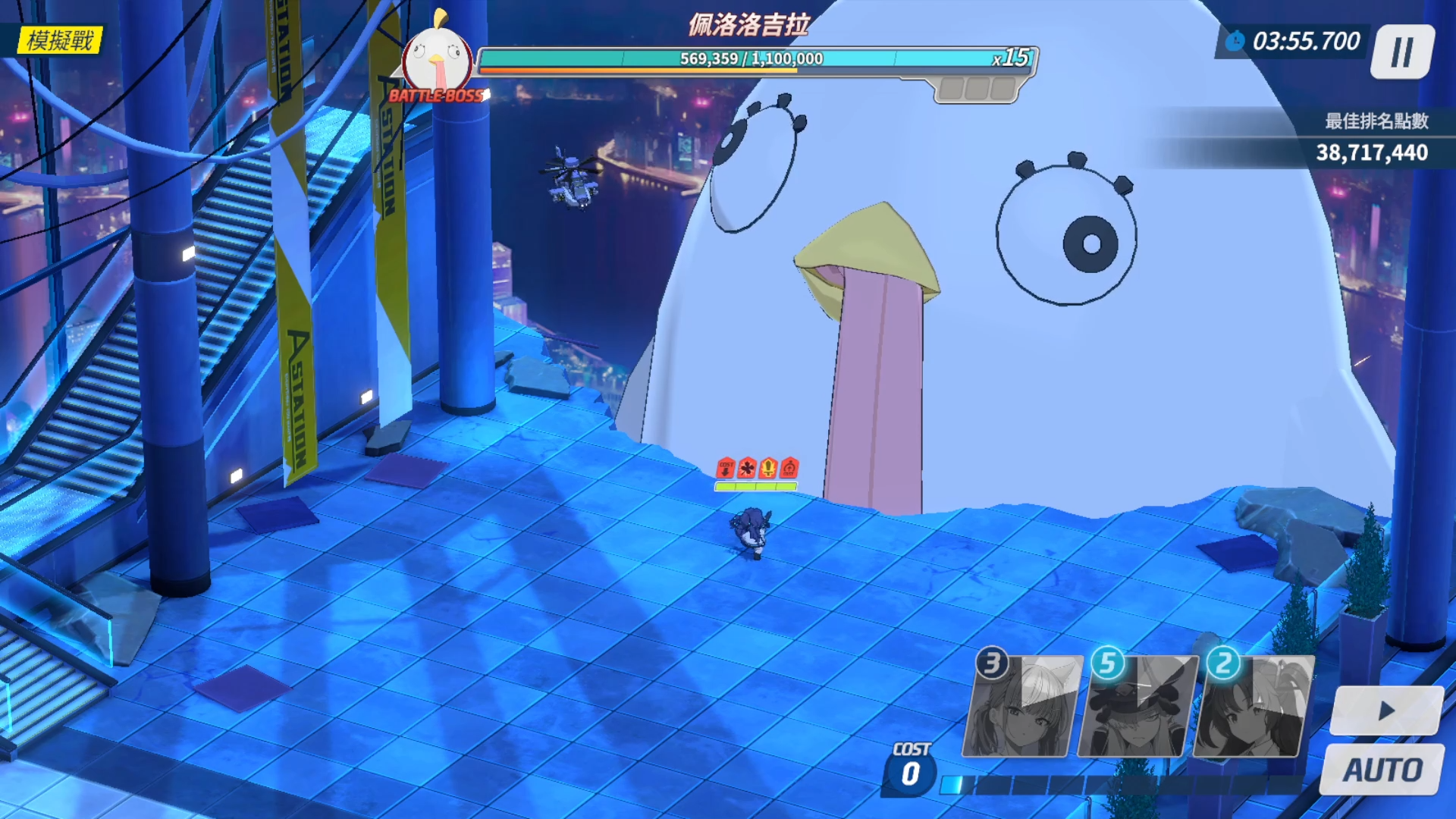This screenshot has height=819, width=1456.
Task: Toggle the AUTO battle mode
Action: click(x=1382, y=770)
